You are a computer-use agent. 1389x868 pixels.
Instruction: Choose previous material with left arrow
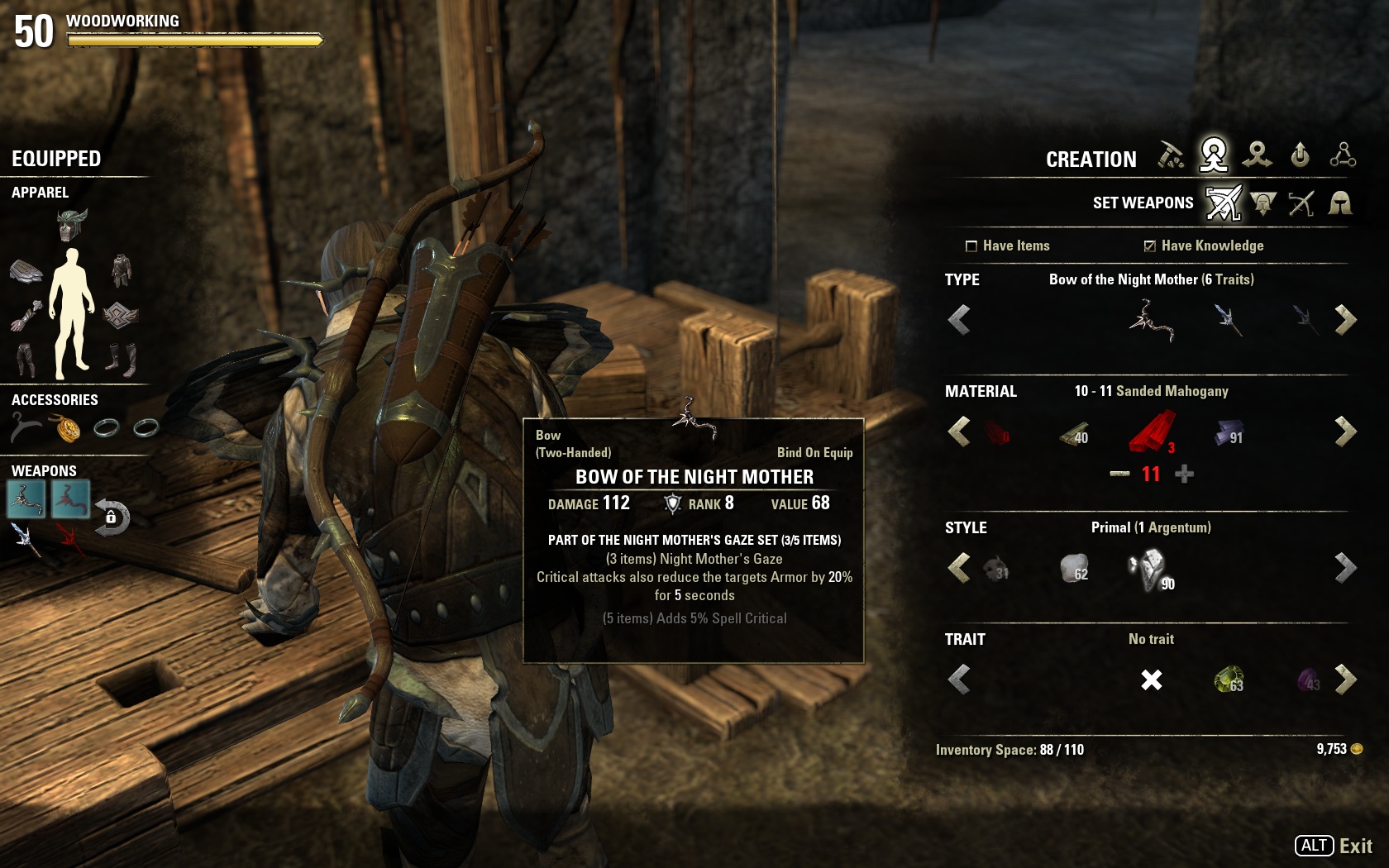pos(959,432)
